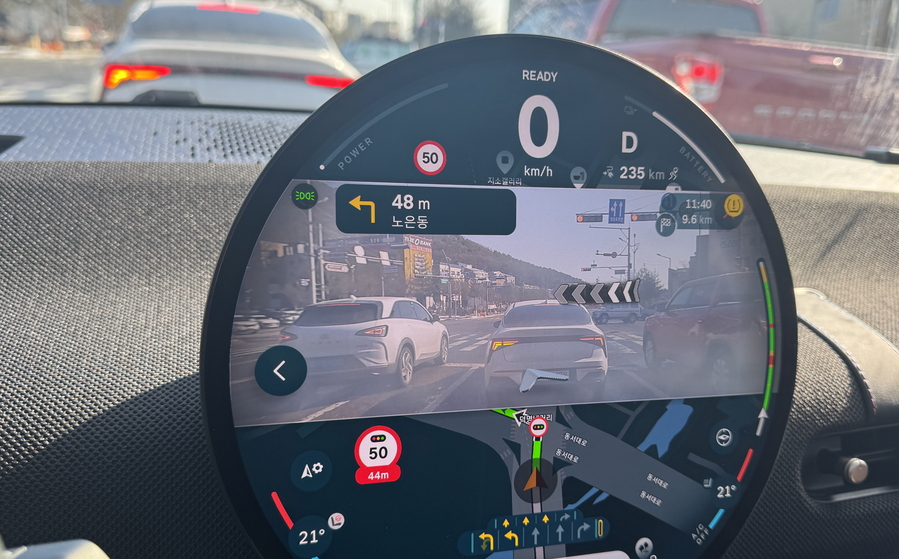Adjust the left 21° temperature control
This screenshot has height=559, width=899.
click(310, 537)
